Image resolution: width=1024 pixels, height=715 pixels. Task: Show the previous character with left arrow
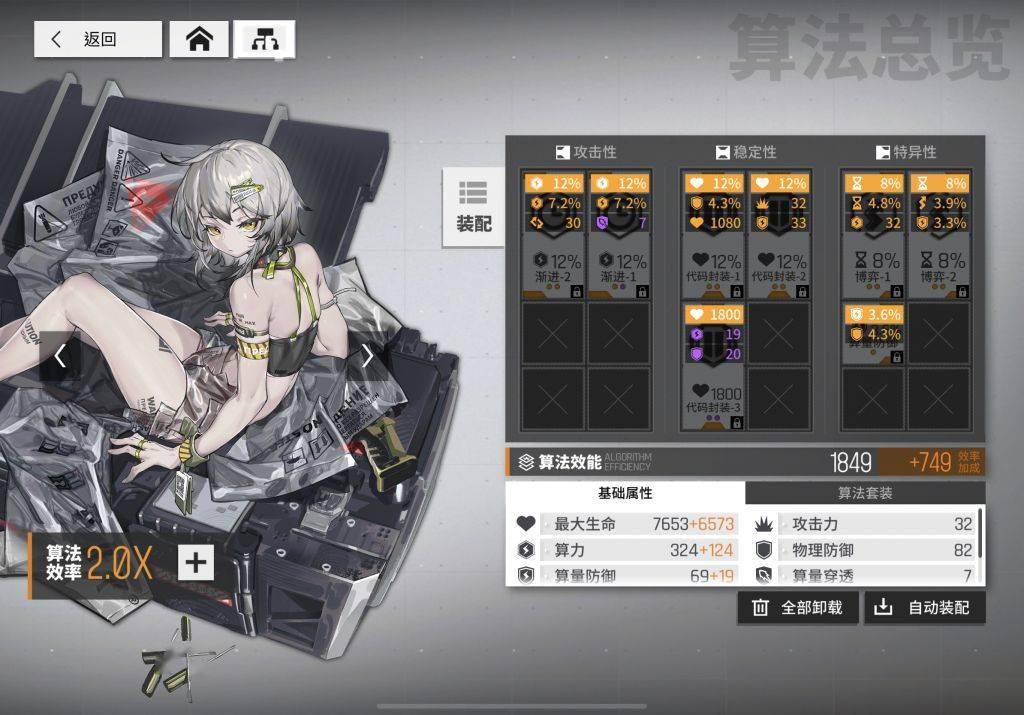click(x=60, y=355)
